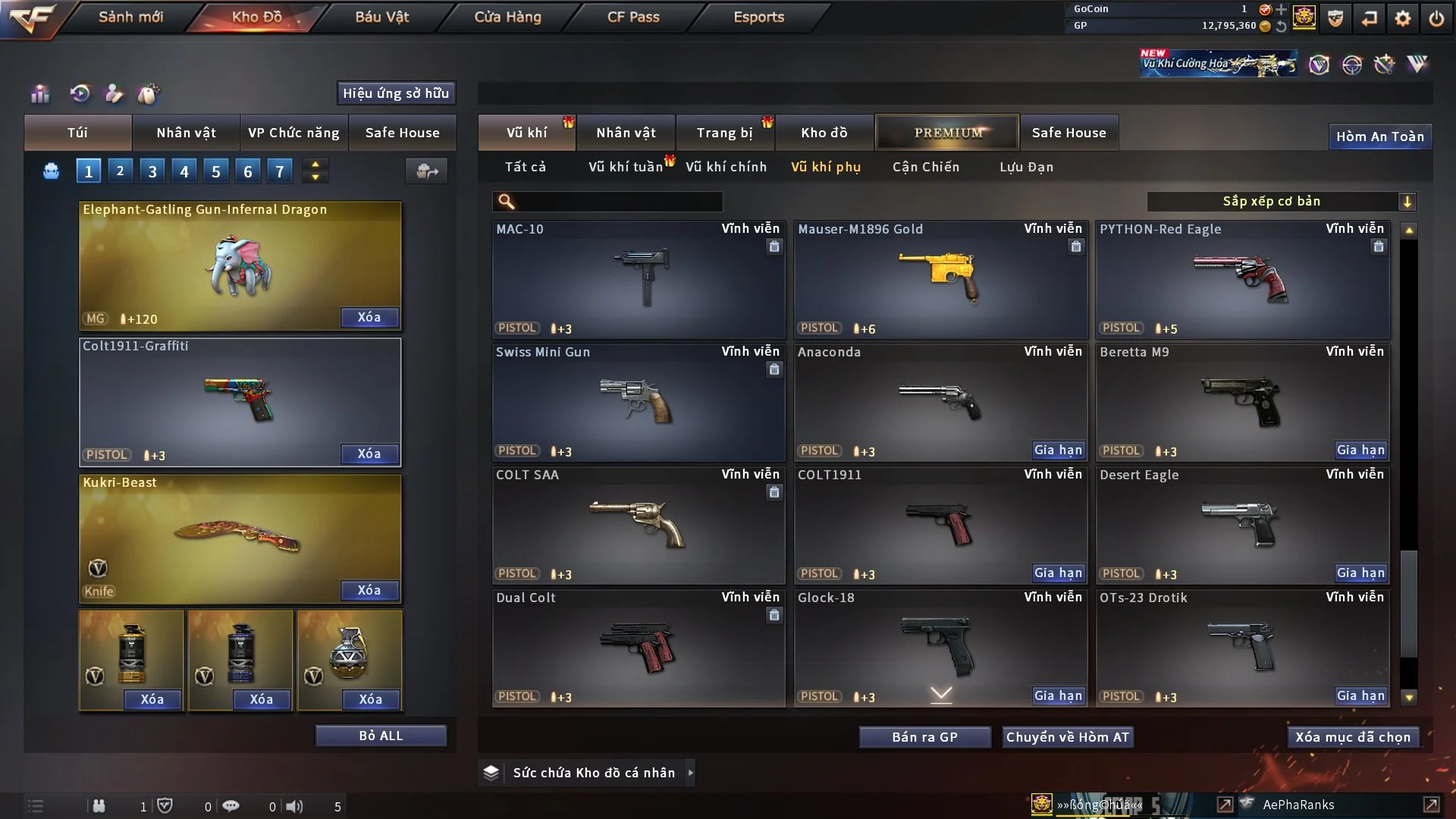
Task: Open the gear settings icon
Action: [1403, 17]
